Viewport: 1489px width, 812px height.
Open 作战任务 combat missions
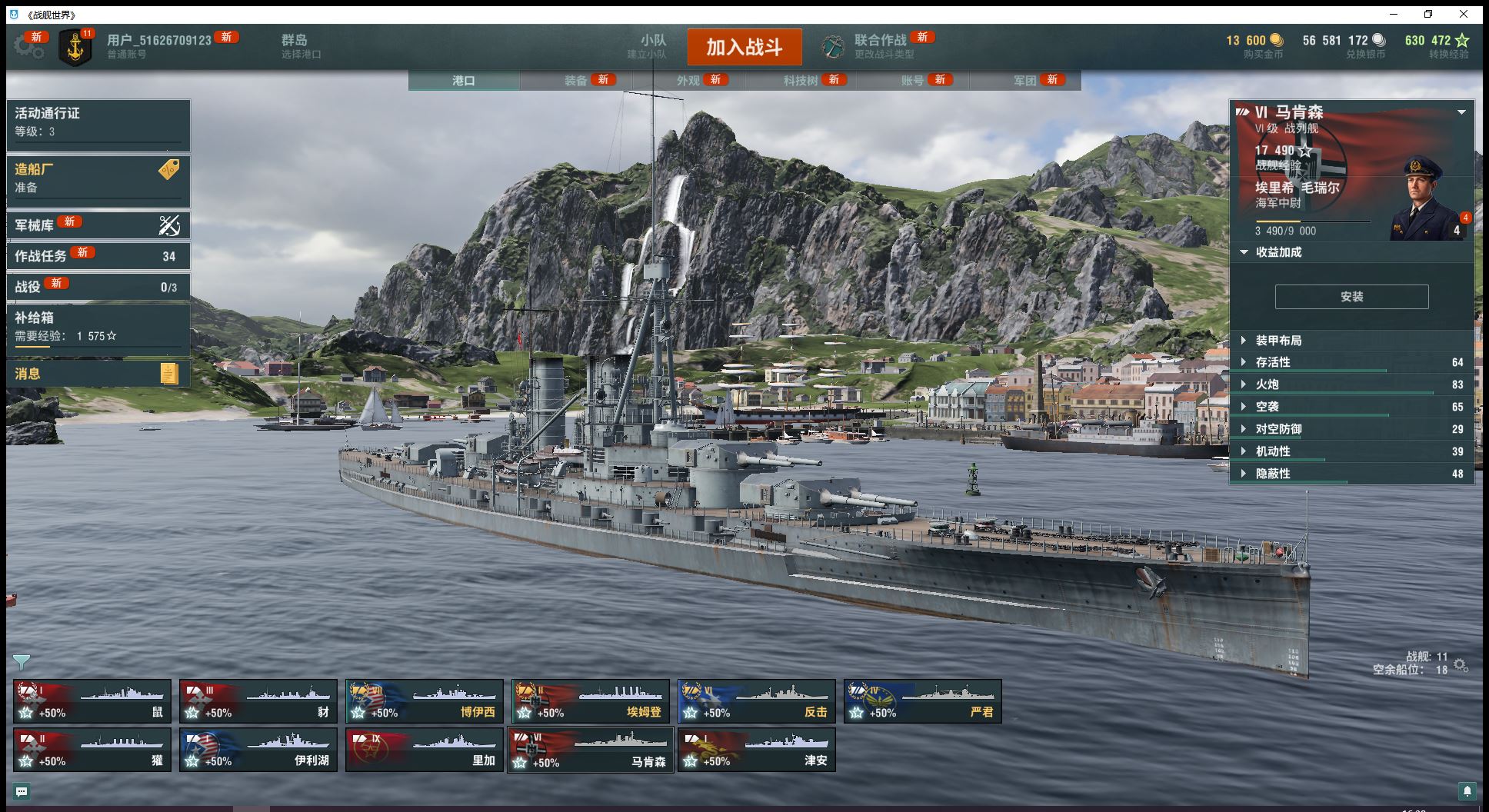[x=98, y=256]
